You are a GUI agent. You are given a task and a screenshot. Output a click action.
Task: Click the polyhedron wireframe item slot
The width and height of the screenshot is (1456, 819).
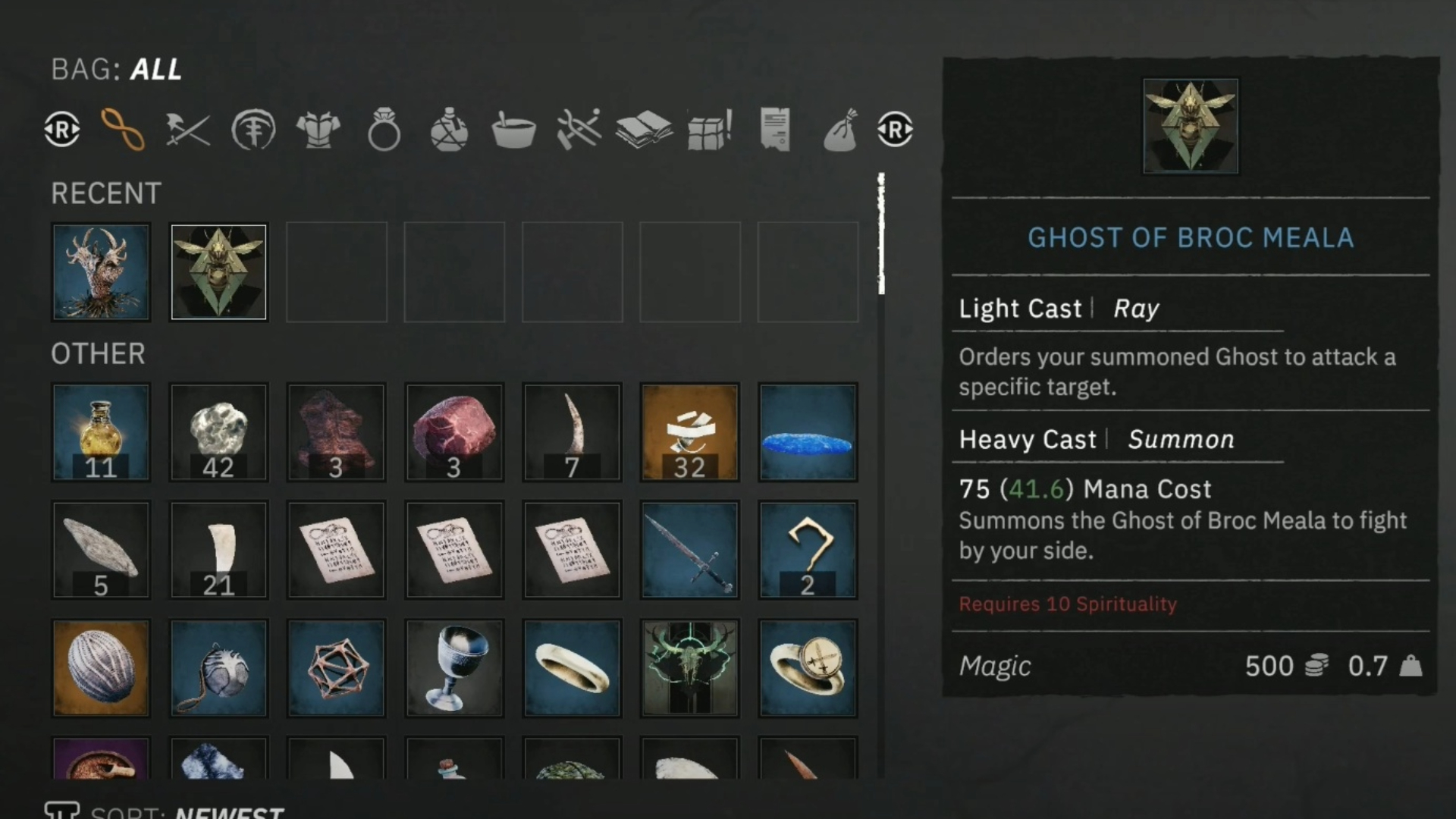336,668
